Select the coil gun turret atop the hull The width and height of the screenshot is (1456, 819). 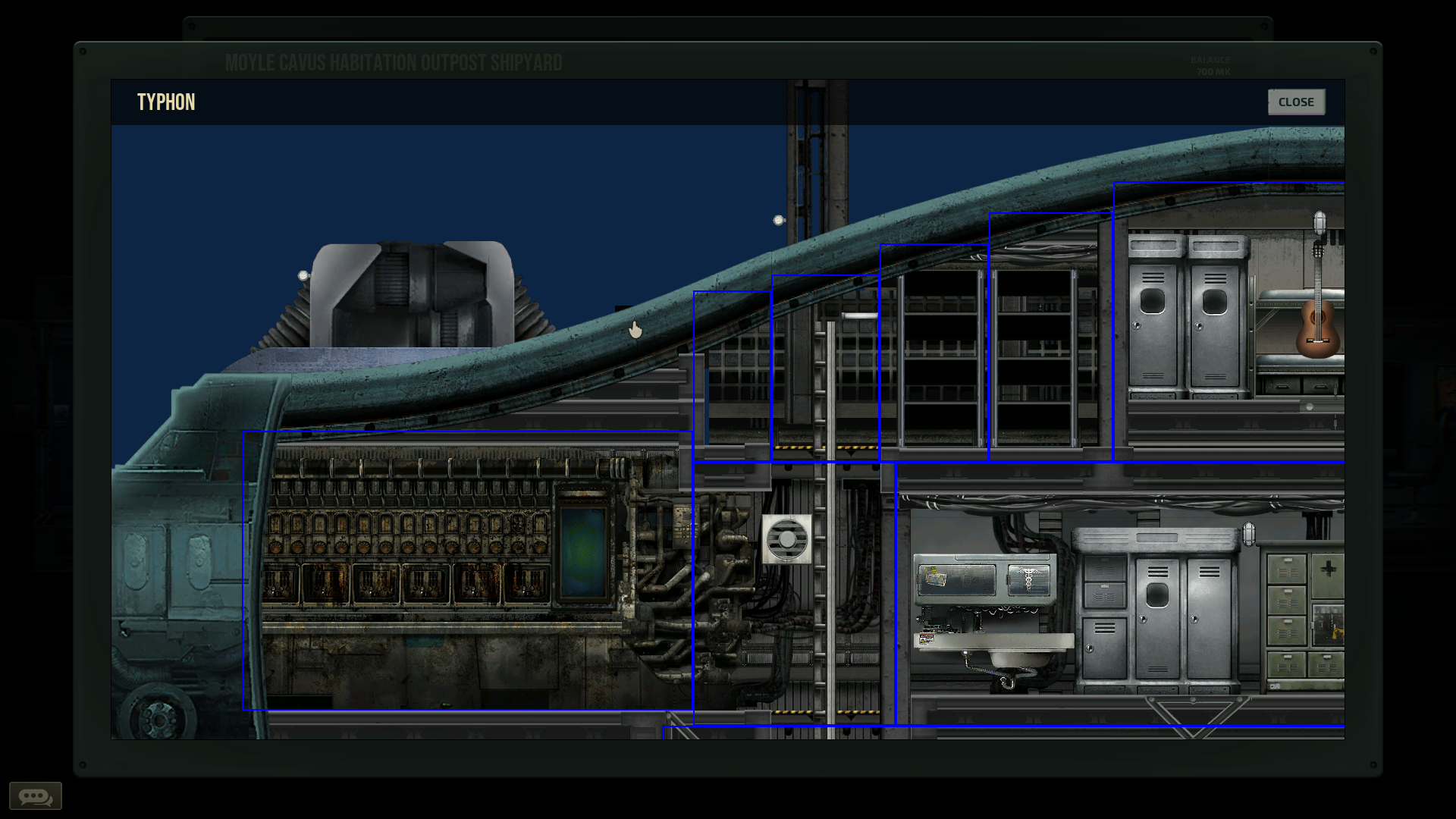409,296
